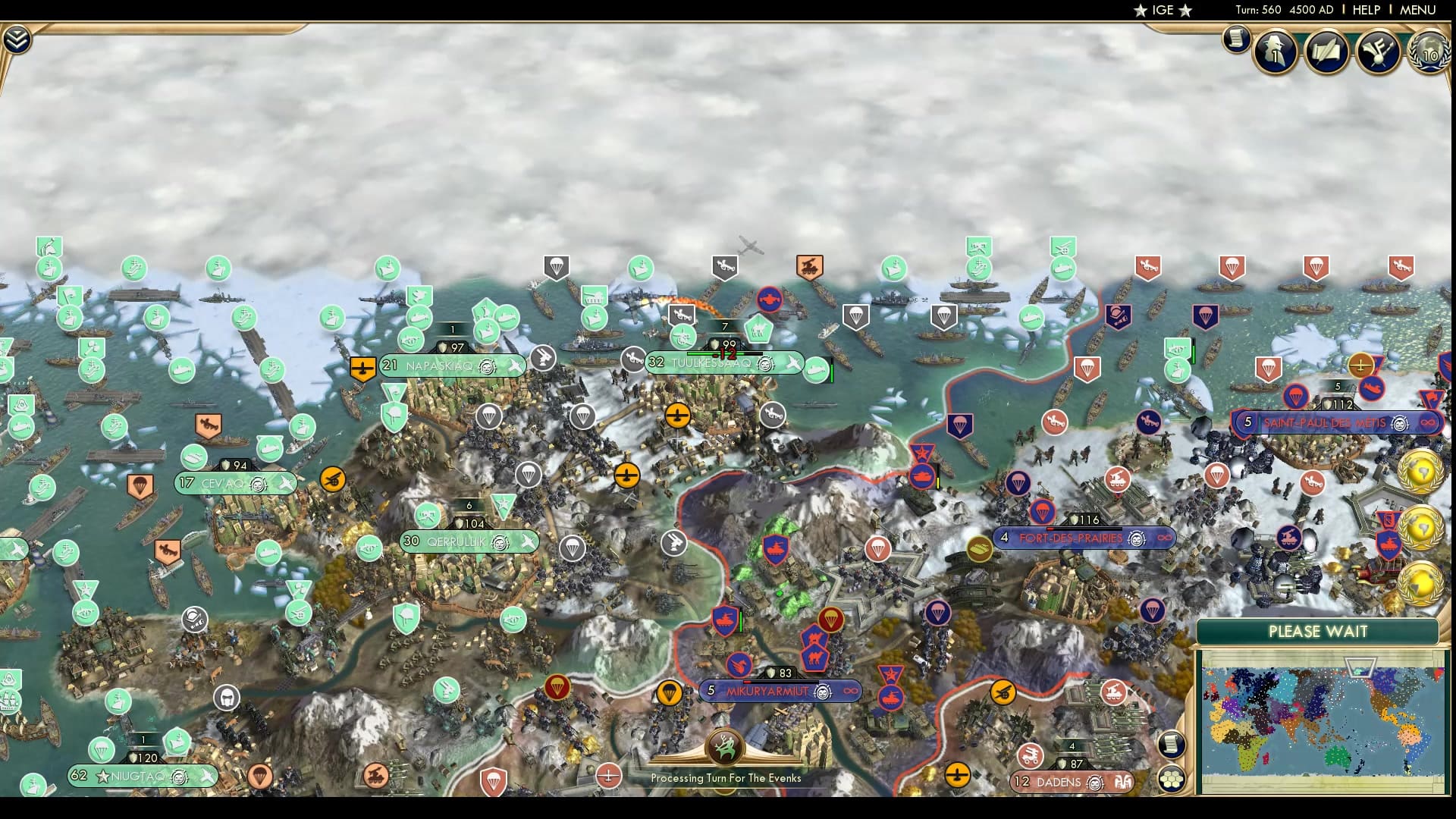Image resolution: width=1456 pixels, height=819 pixels.
Task: Open HELP from the top bar
Action: tap(1364, 10)
